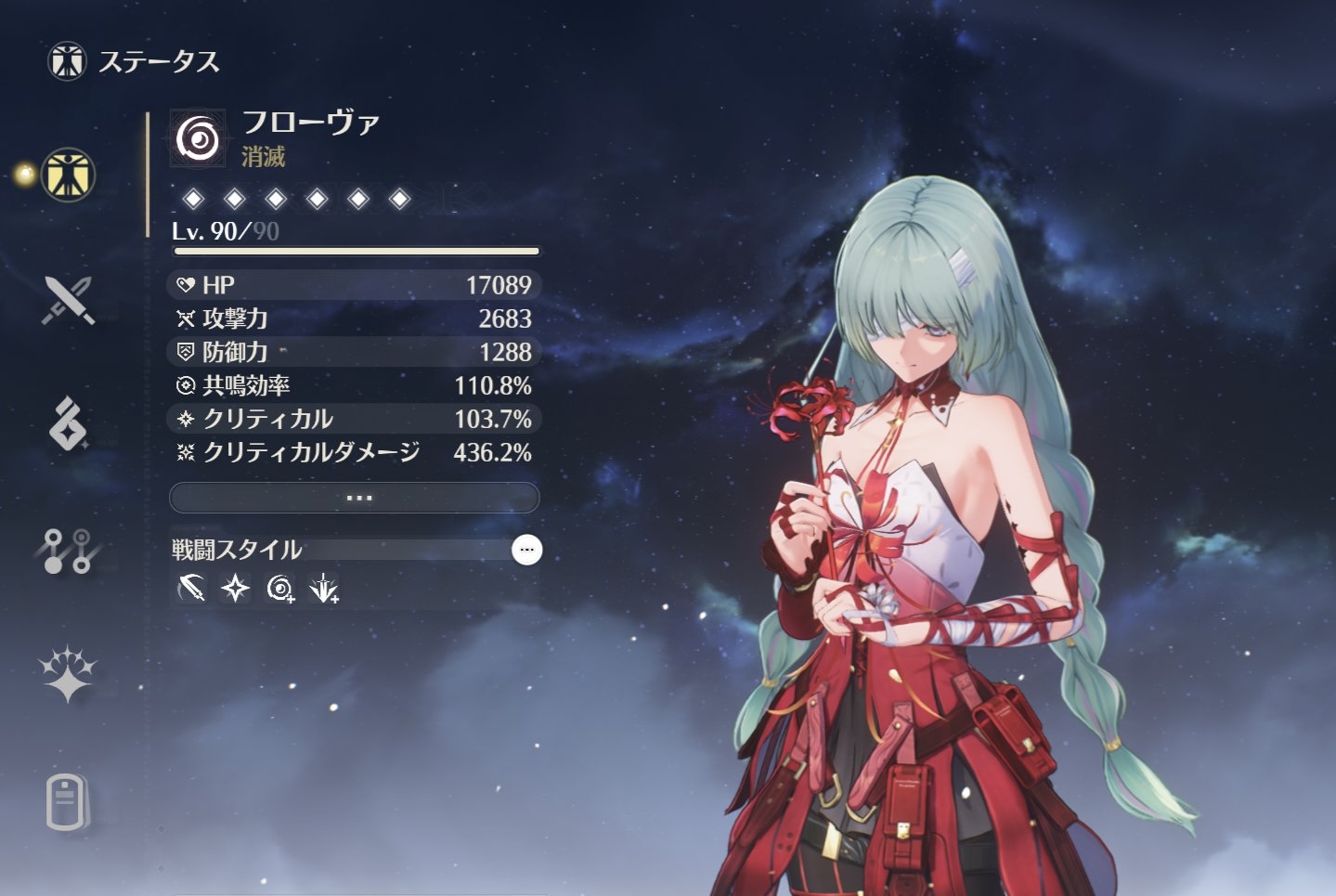Open the connected nodes skill tree tab
The height and width of the screenshot is (896, 1336).
68,550
